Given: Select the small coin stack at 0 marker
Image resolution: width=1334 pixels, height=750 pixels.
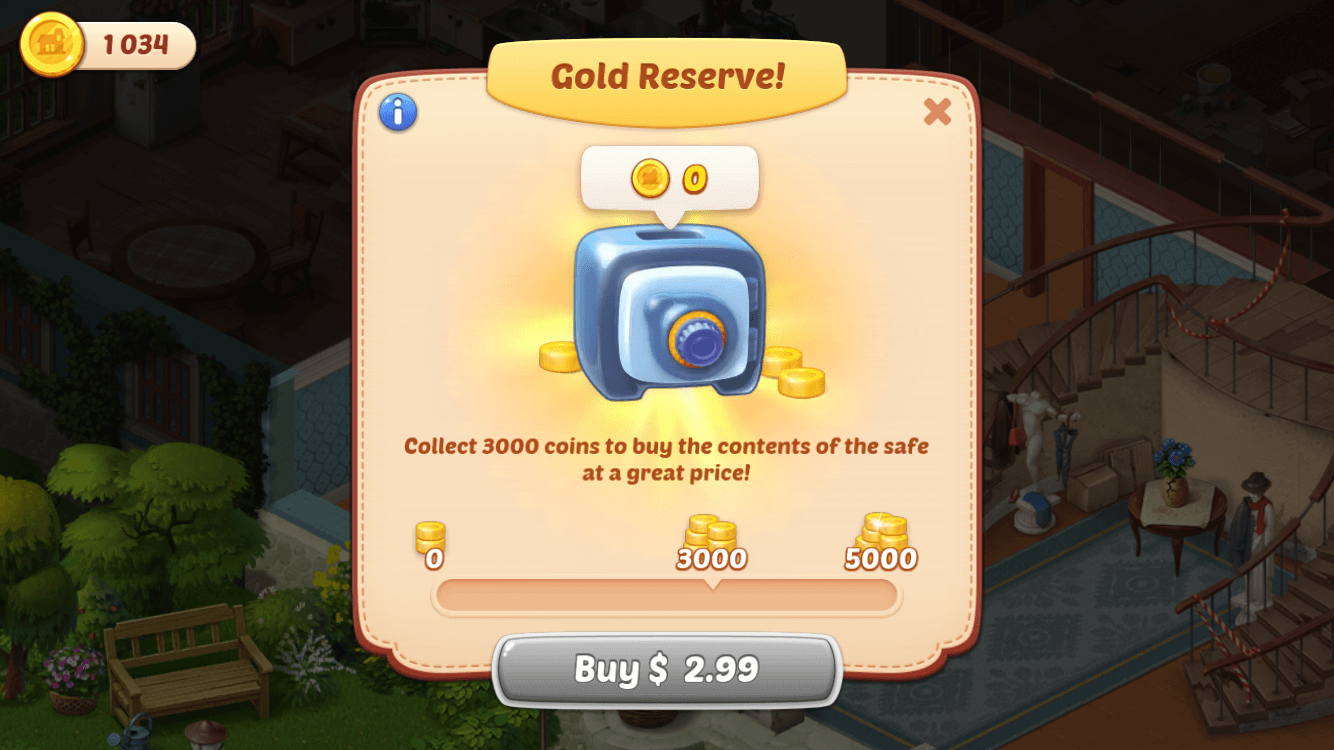Looking at the screenshot, I should (432, 536).
